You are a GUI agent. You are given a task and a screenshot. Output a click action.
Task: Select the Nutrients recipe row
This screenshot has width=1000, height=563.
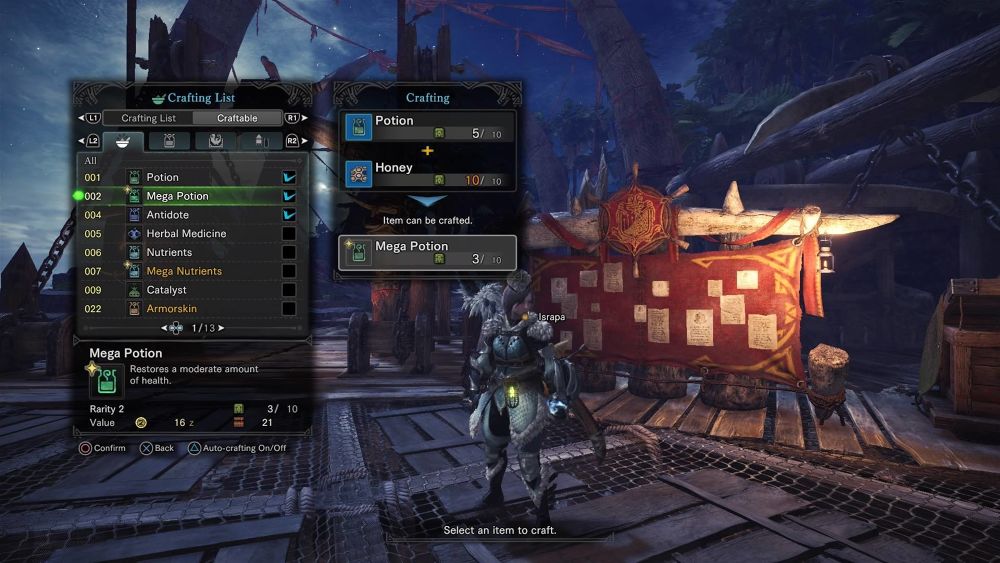169,253
